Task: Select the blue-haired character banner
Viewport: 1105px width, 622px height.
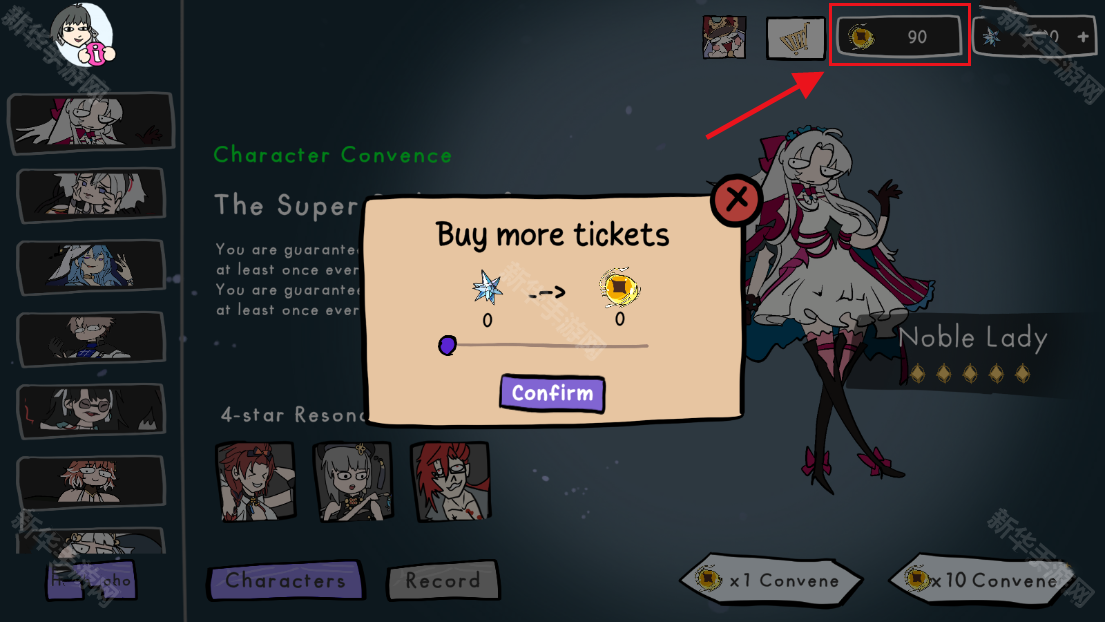Action: [90, 267]
